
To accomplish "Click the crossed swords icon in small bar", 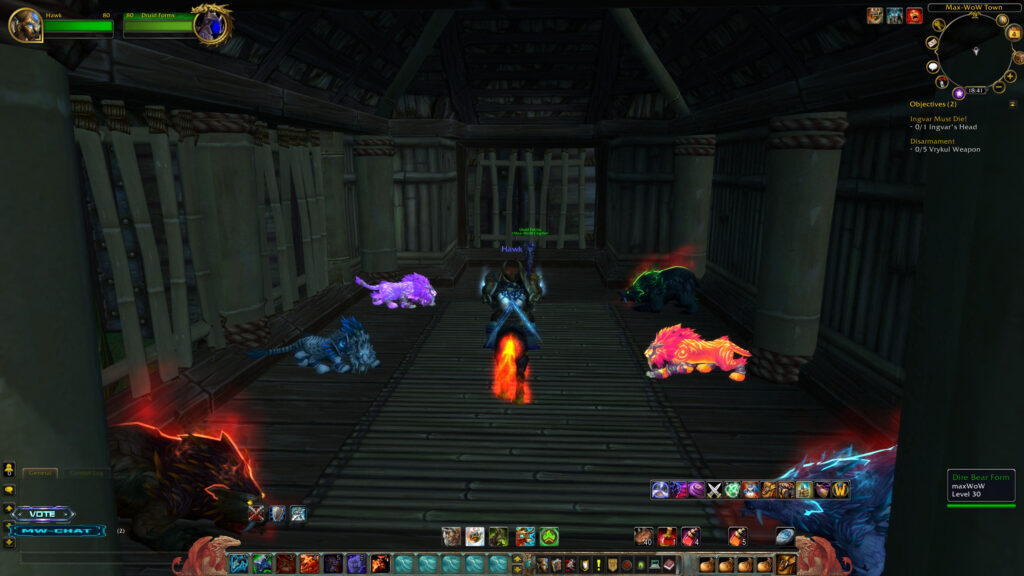I will (x=714, y=490).
